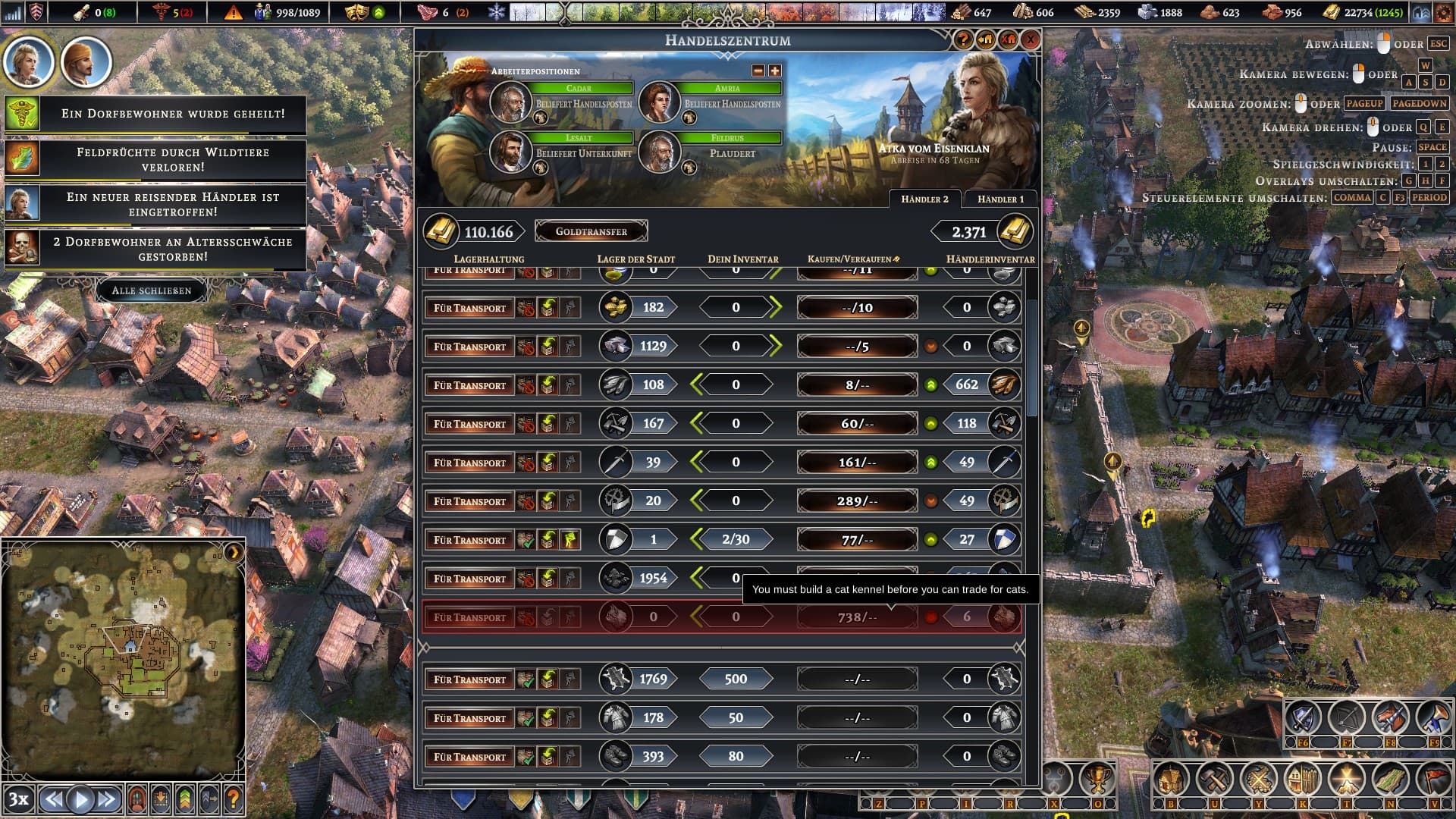The width and height of the screenshot is (1456, 819).
Task: Open the Handelszentrum help question mark
Action: pyautogui.click(x=964, y=39)
